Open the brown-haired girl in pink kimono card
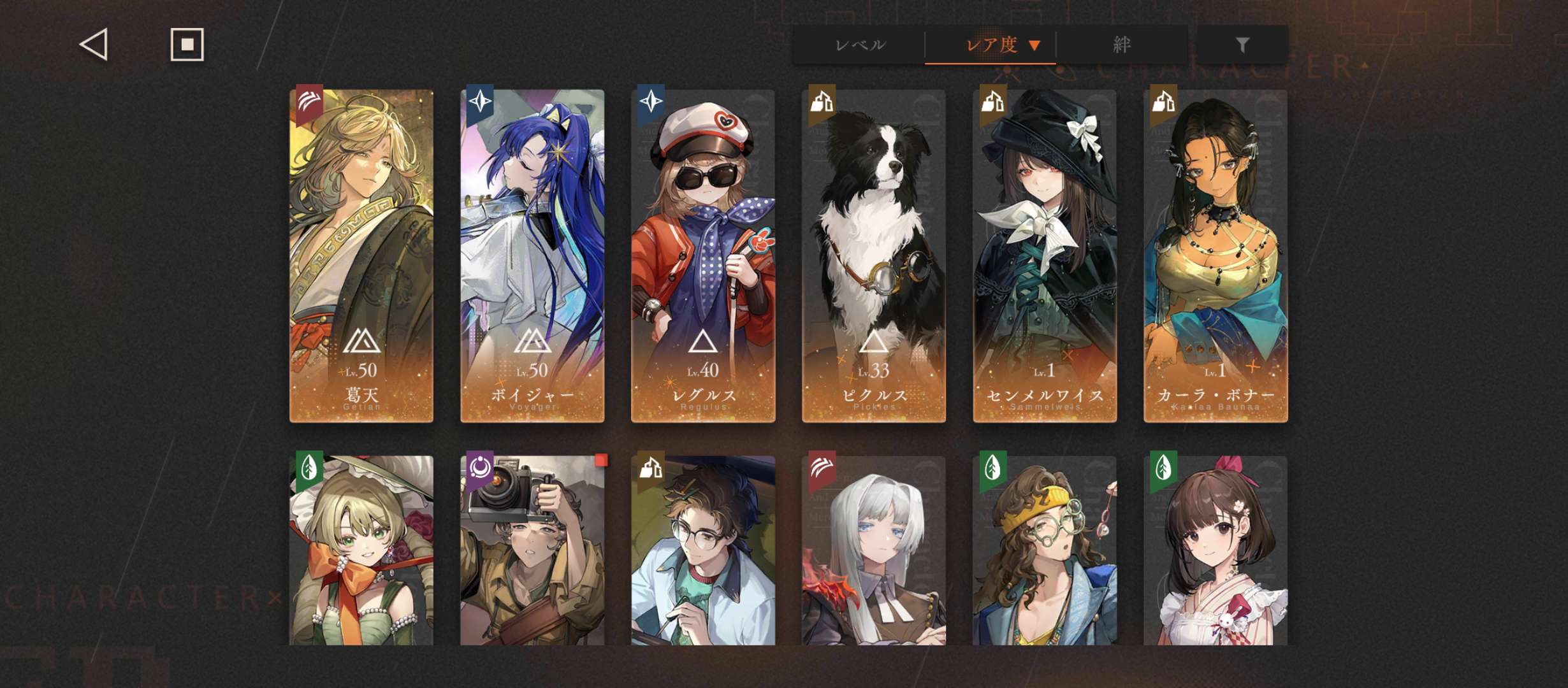 coord(1216,550)
